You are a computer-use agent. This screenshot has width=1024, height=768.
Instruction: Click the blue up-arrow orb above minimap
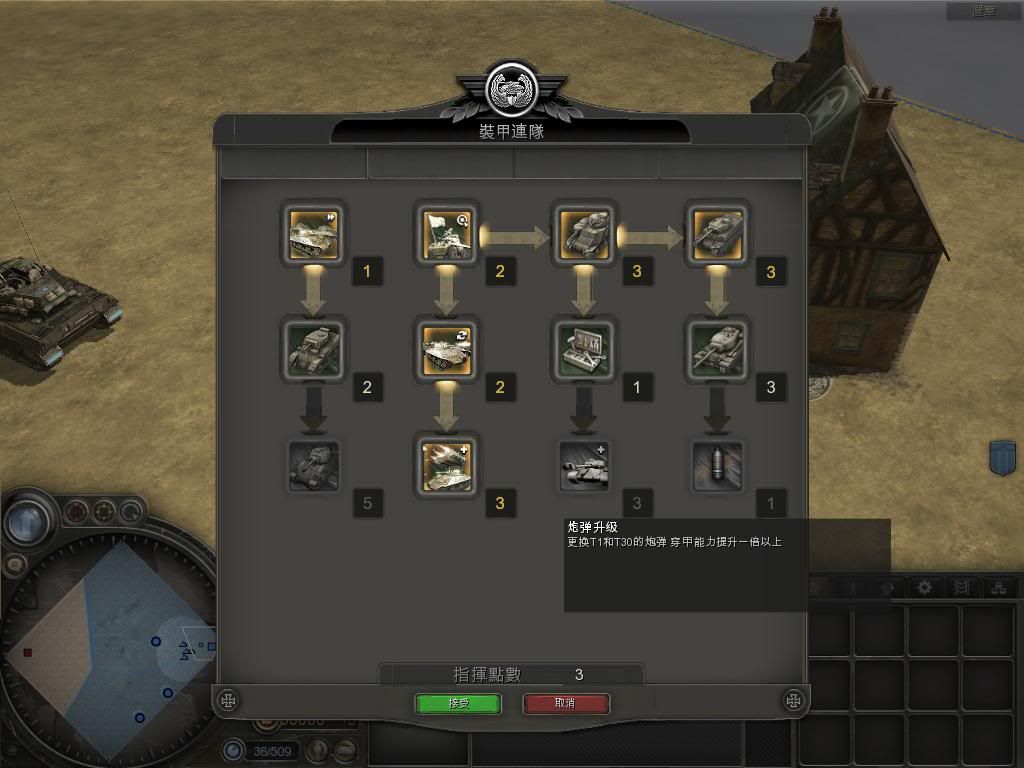pos(27,522)
